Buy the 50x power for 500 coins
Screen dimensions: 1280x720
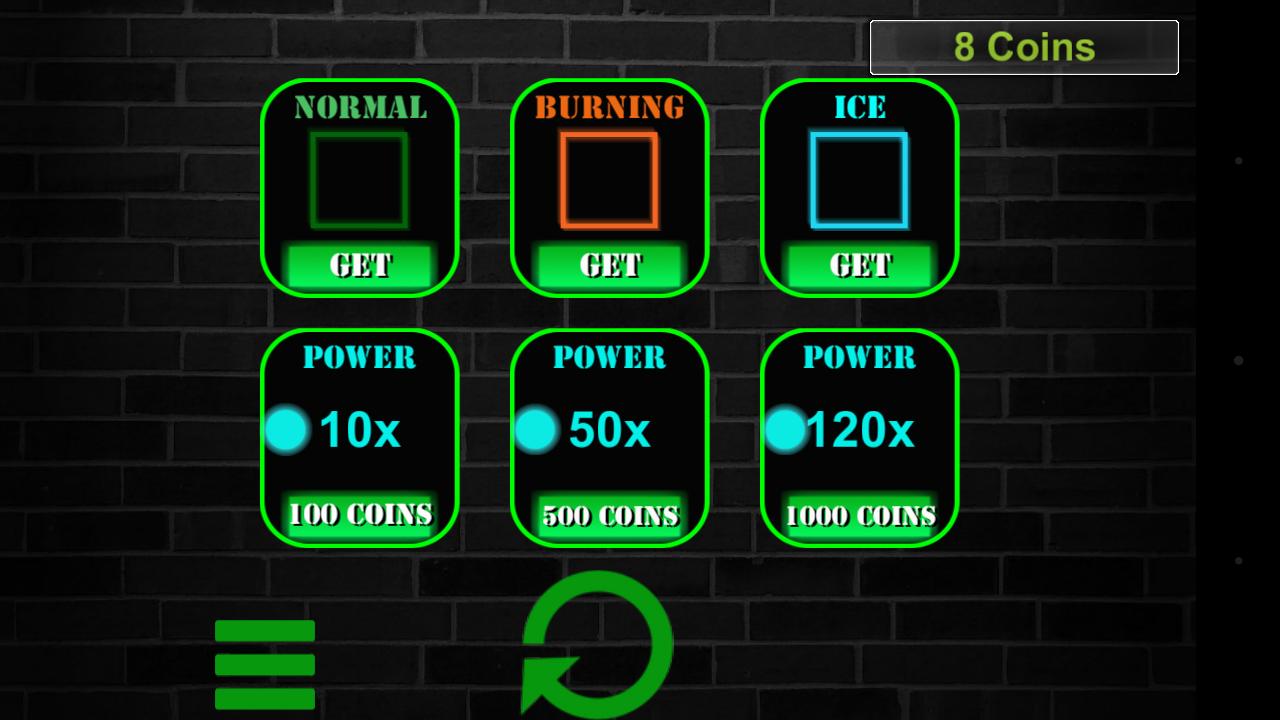pyautogui.click(x=609, y=515)
